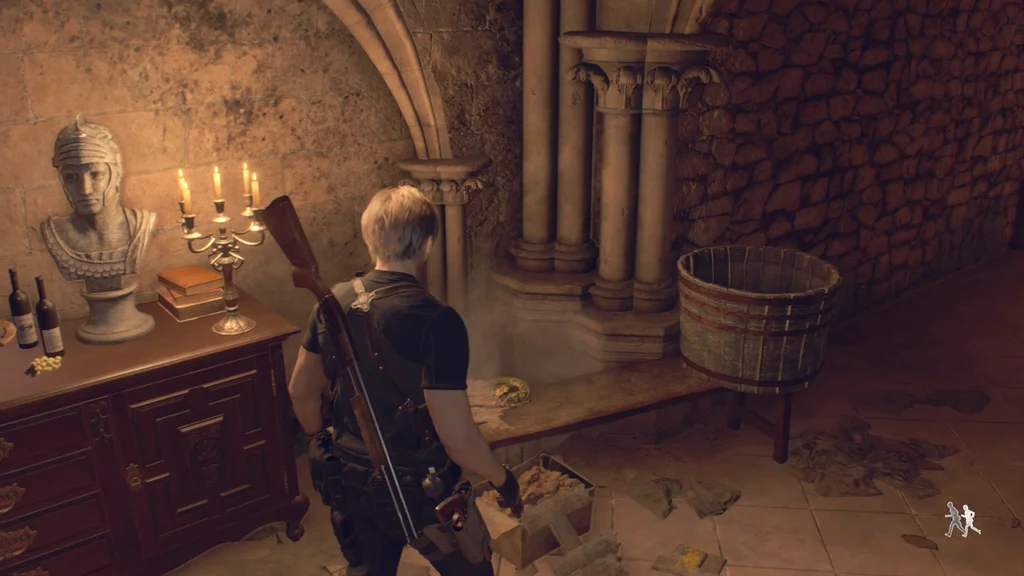Click the companion follow formation icon
Viewport: 1024px width, 576px height.
click(962, 520)
